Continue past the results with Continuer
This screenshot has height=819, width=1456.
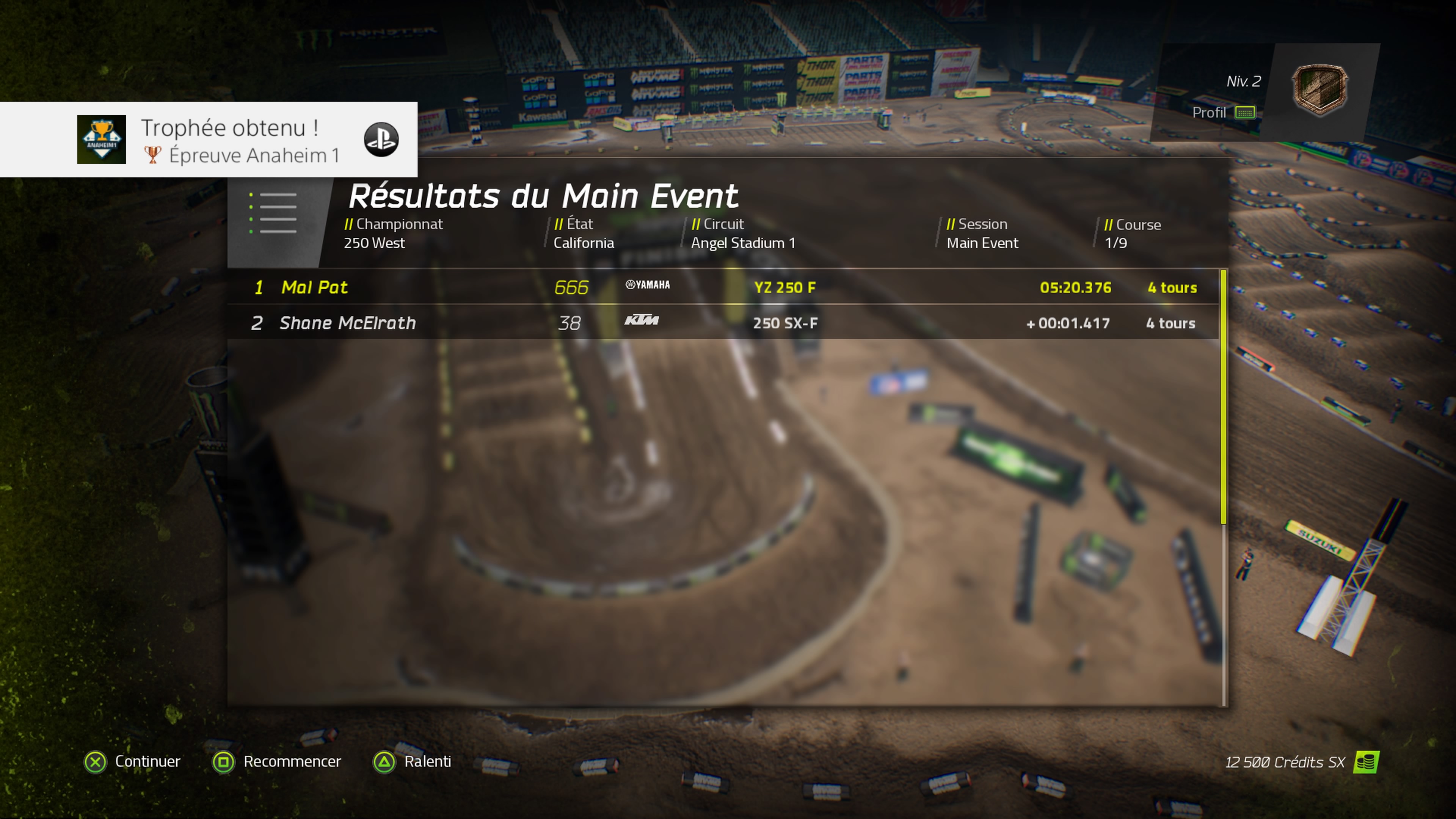pos(133,761)
